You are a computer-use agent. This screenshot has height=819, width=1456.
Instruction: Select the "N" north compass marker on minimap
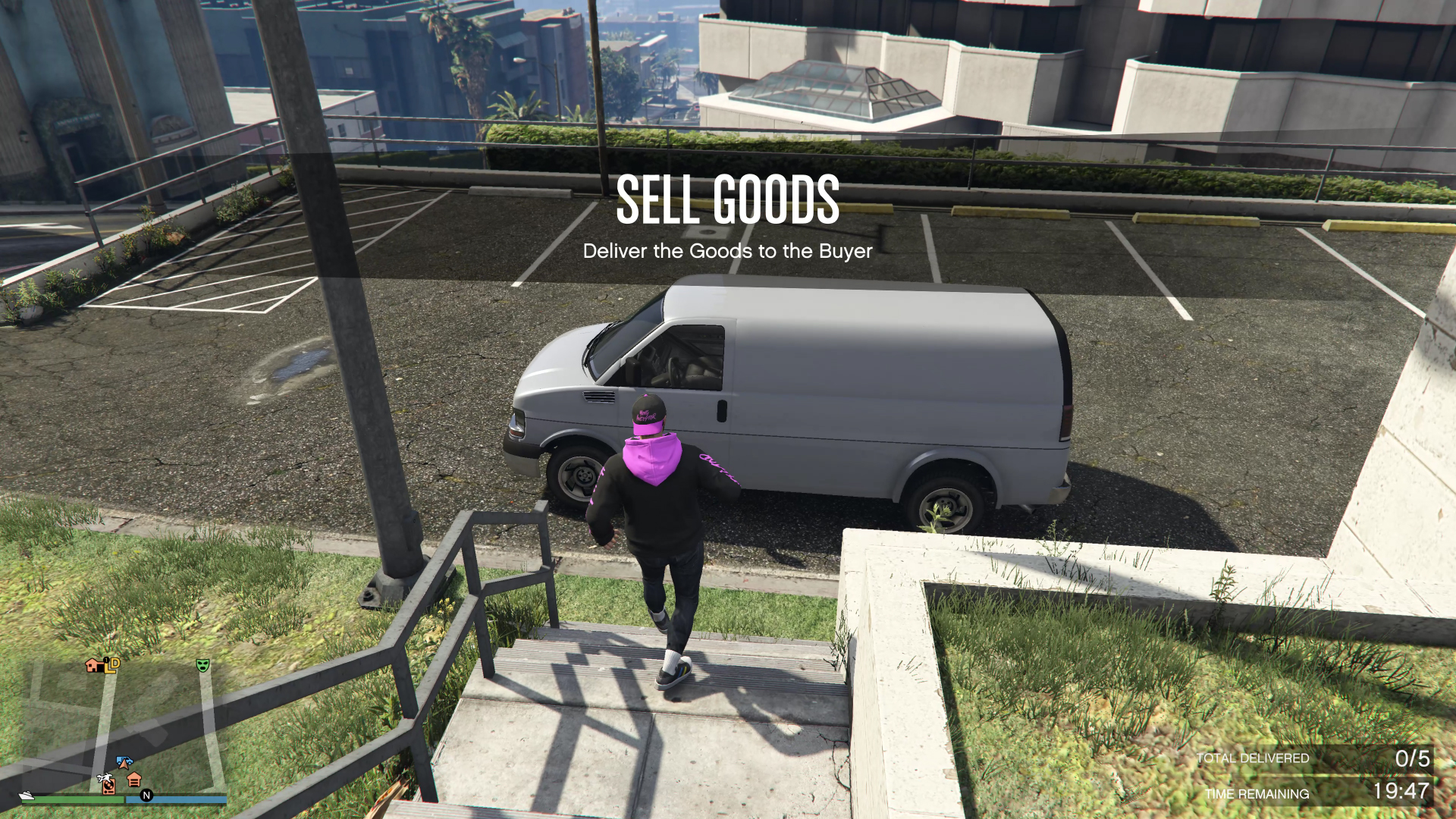tap(146, 795)
